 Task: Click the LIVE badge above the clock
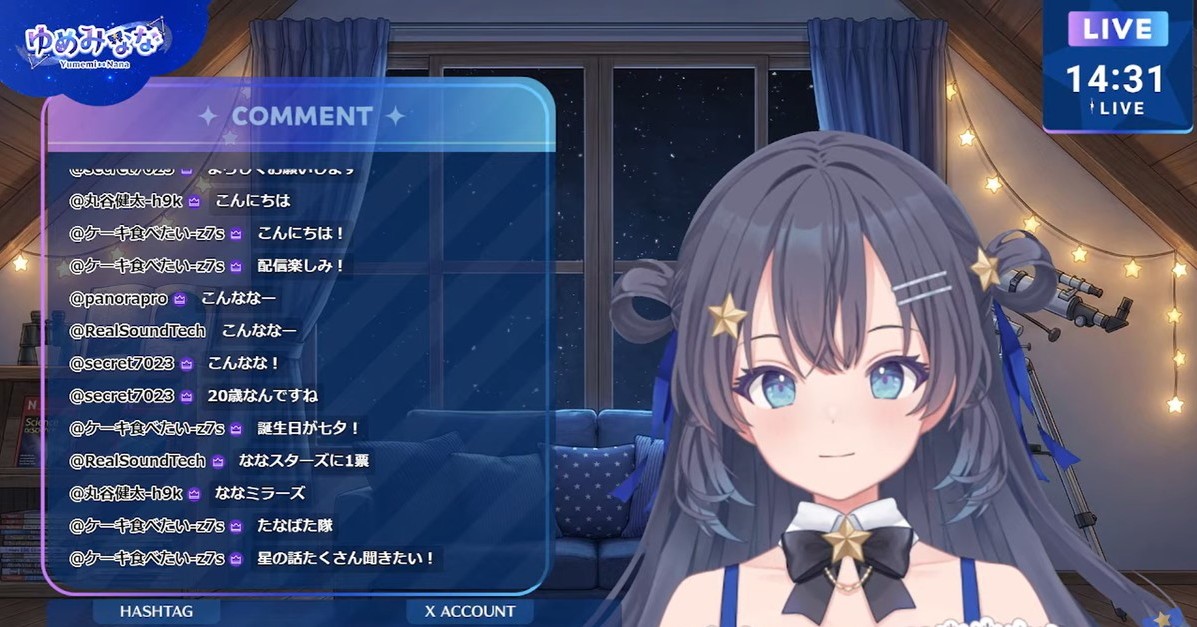pos(1117,30)
